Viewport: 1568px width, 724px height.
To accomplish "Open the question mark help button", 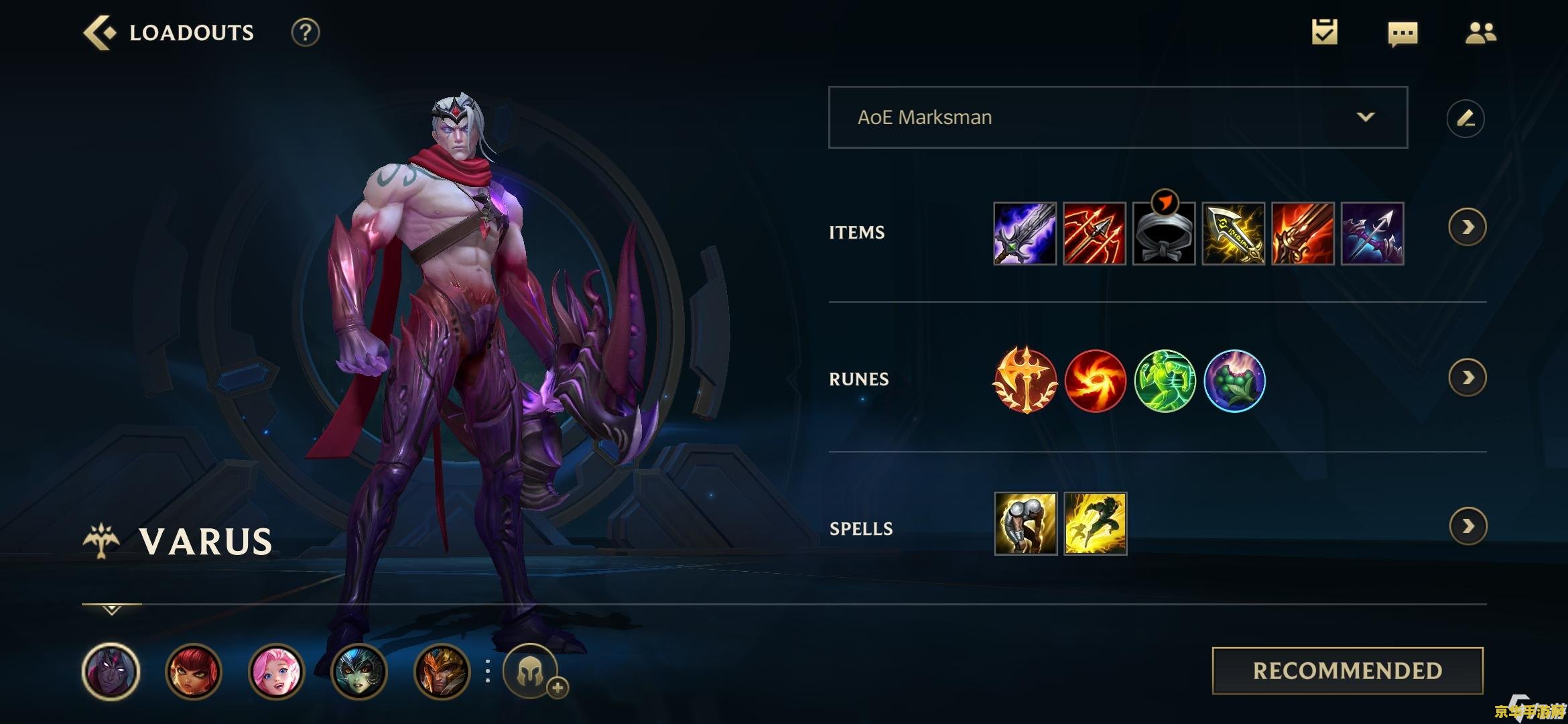I will tap(305, 32).
